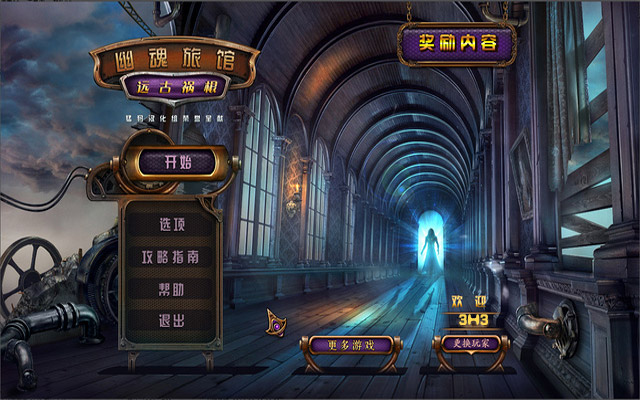Open the 选项 options menu
The height and width of the screenshot is (400, 640).
click(172, 224)
